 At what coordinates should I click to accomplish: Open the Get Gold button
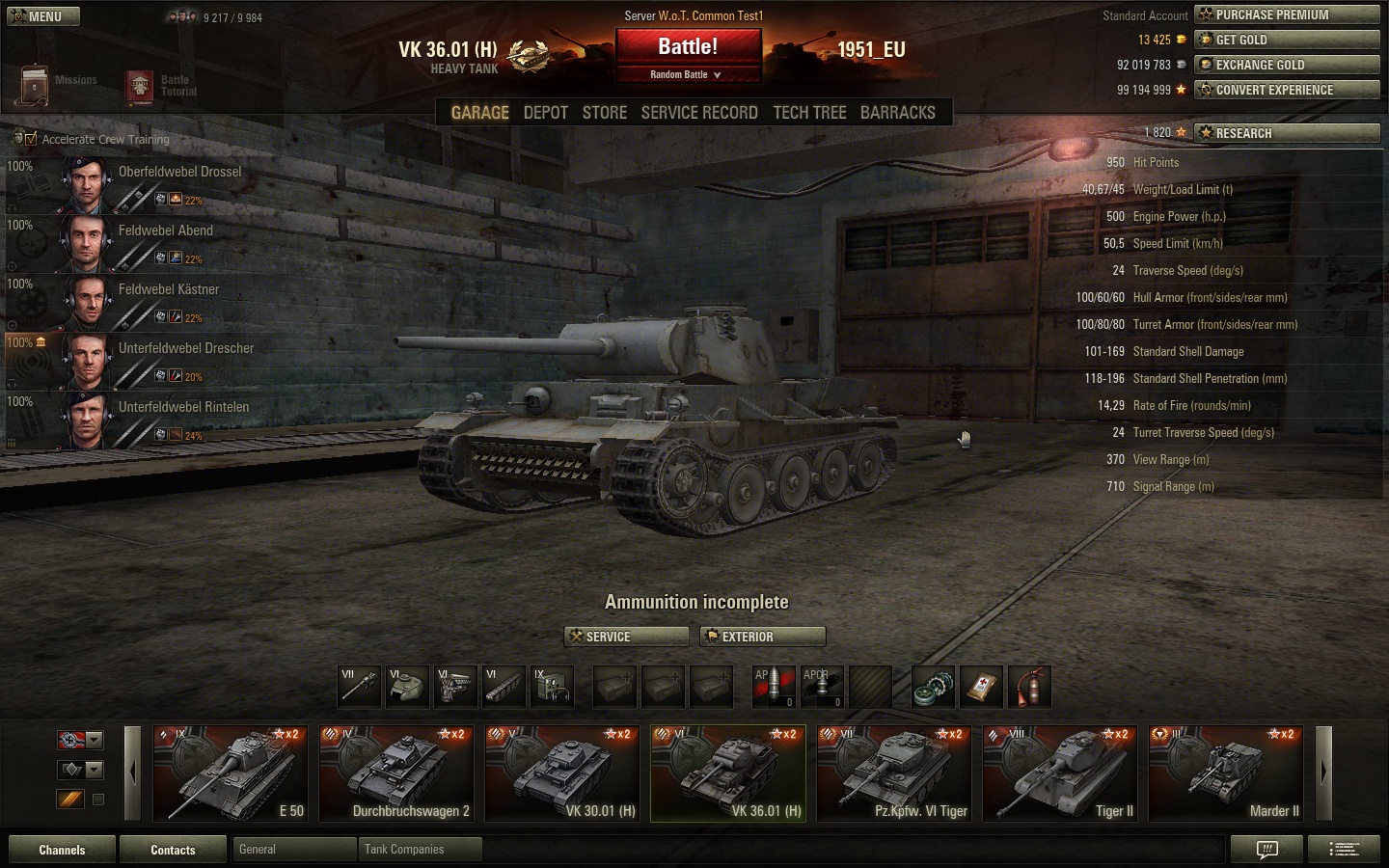point(1287,40)
